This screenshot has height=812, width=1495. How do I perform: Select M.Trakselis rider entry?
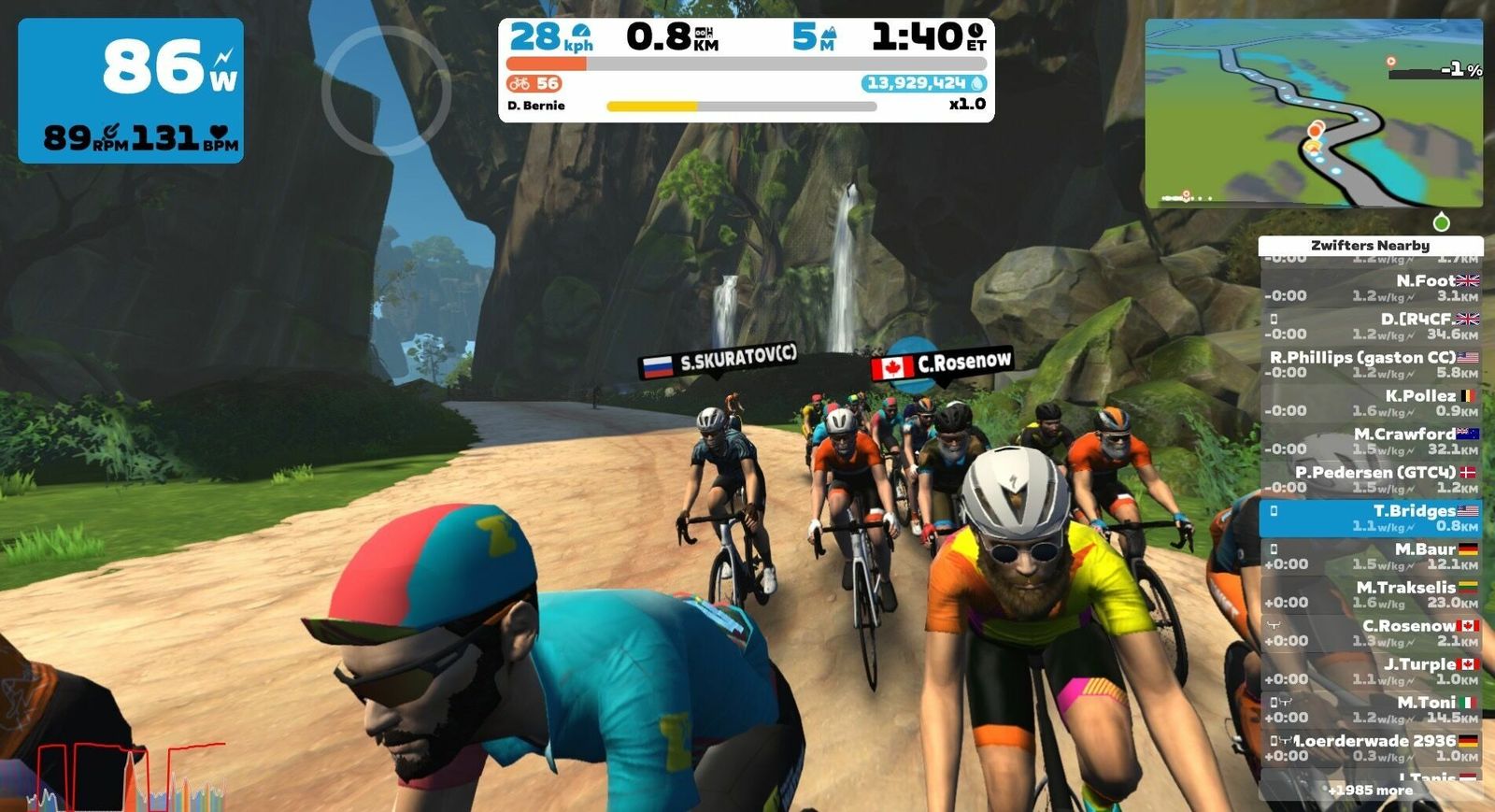(1370, 594)
